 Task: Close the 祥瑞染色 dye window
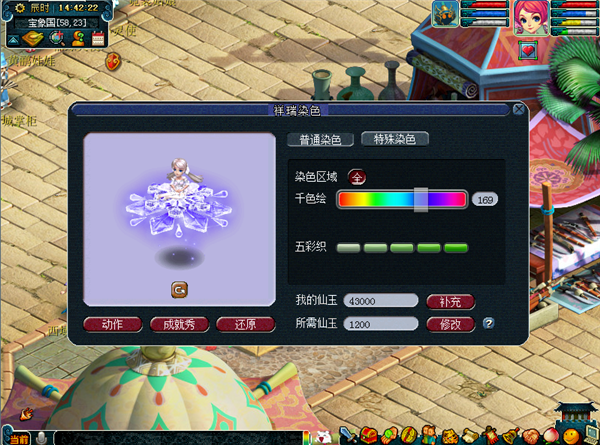tap(518, 109)
